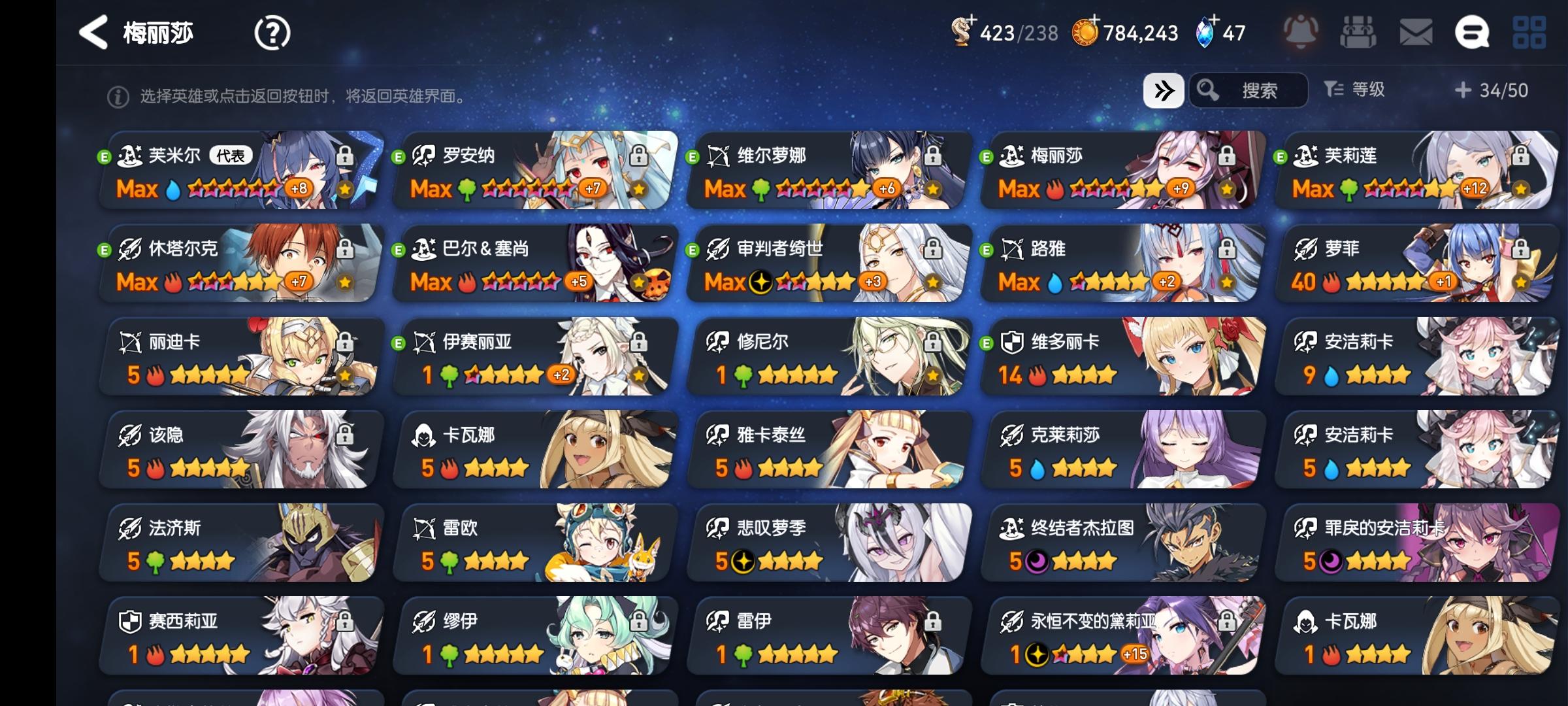Click the 搜索 search field
This screenshot has height=706, width=1568.
point(1261,91)
